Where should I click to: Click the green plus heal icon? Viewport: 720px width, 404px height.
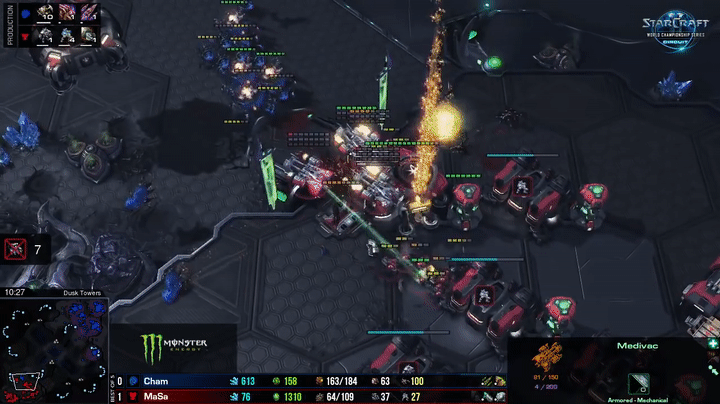click(711, 344)
